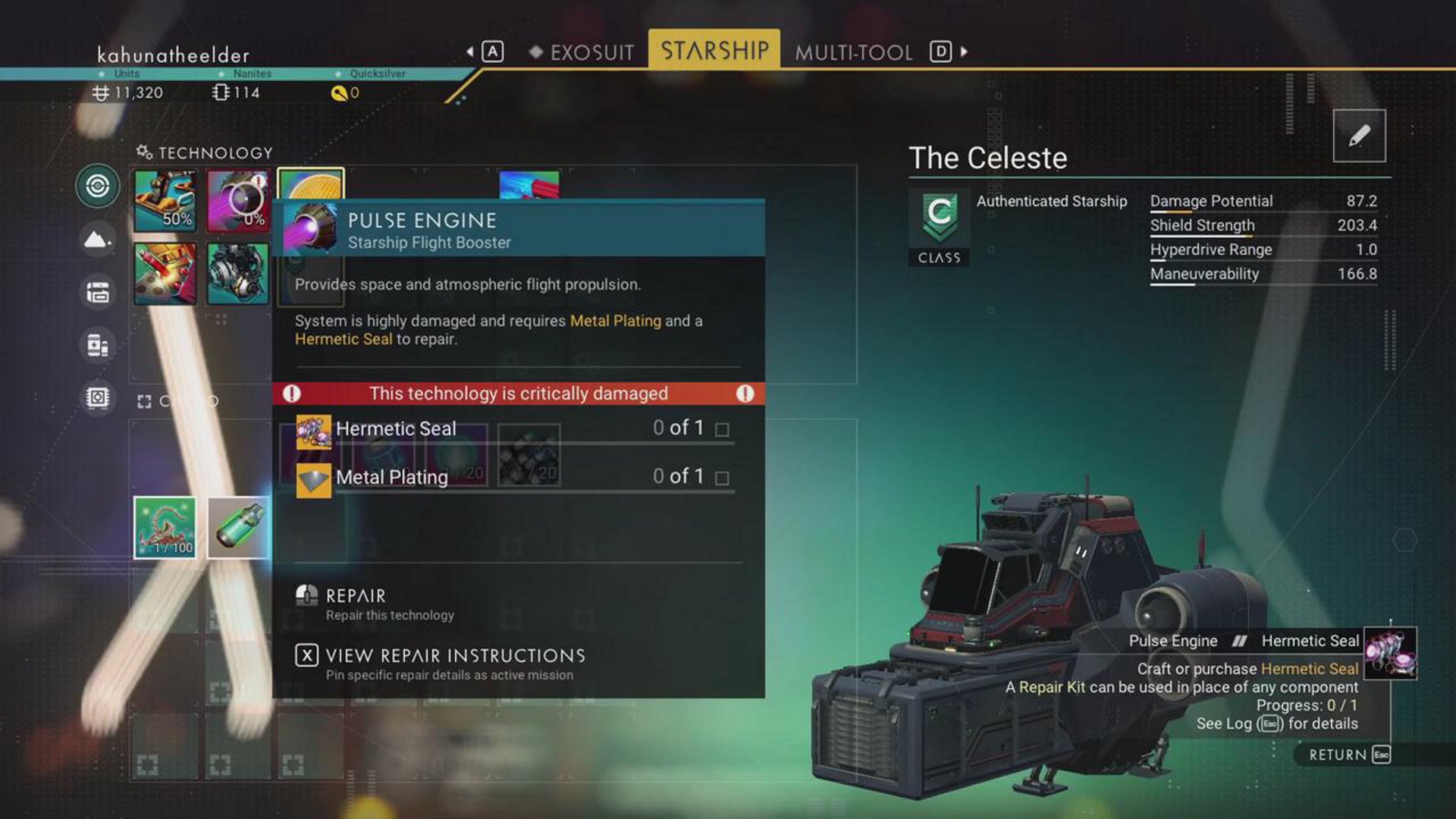
Task: Select the red rocket weapon technology slot
Action: point(165,274)
